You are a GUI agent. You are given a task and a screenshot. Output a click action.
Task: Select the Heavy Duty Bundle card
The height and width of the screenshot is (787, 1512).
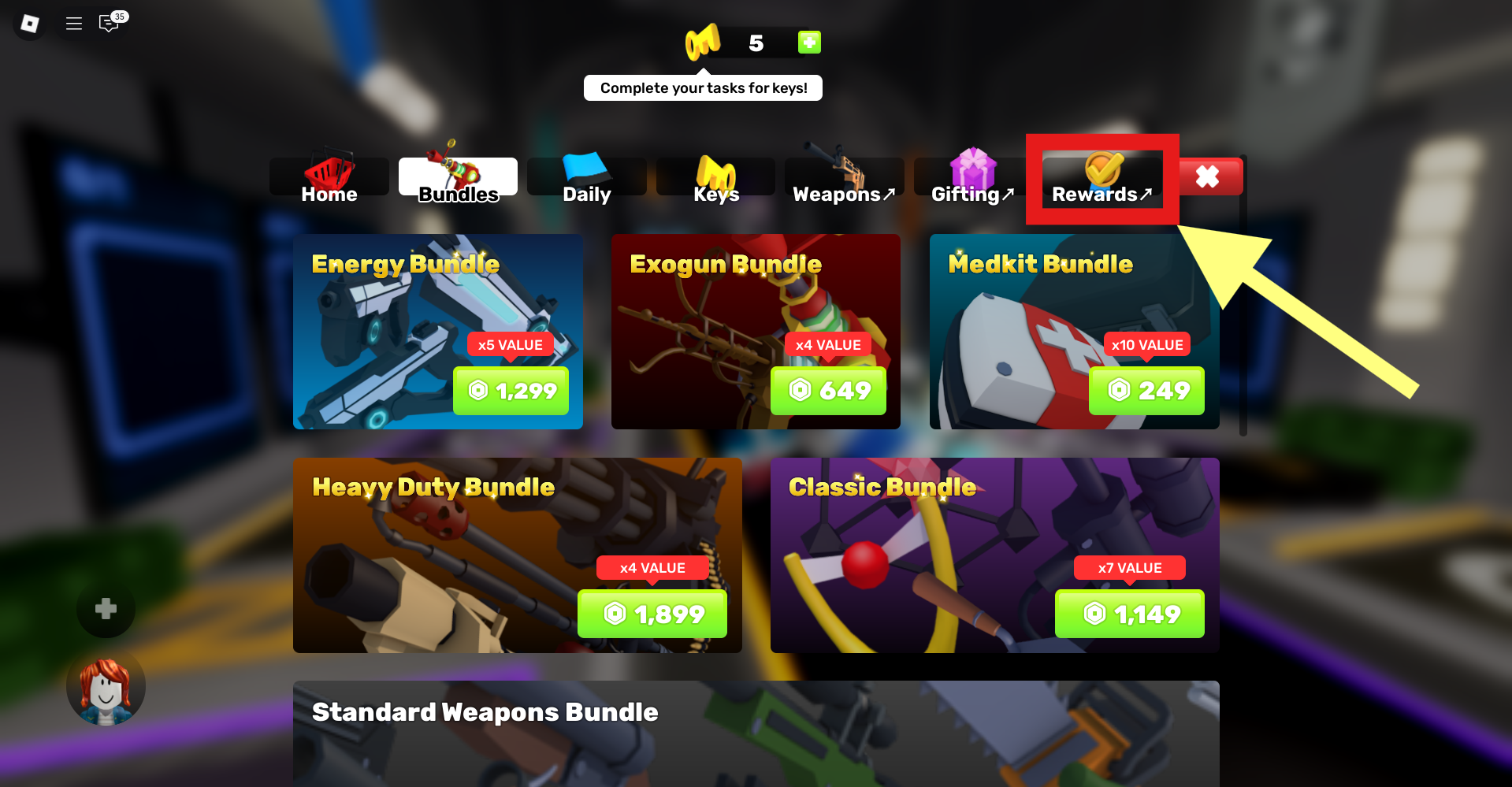(x=517, y=555)
